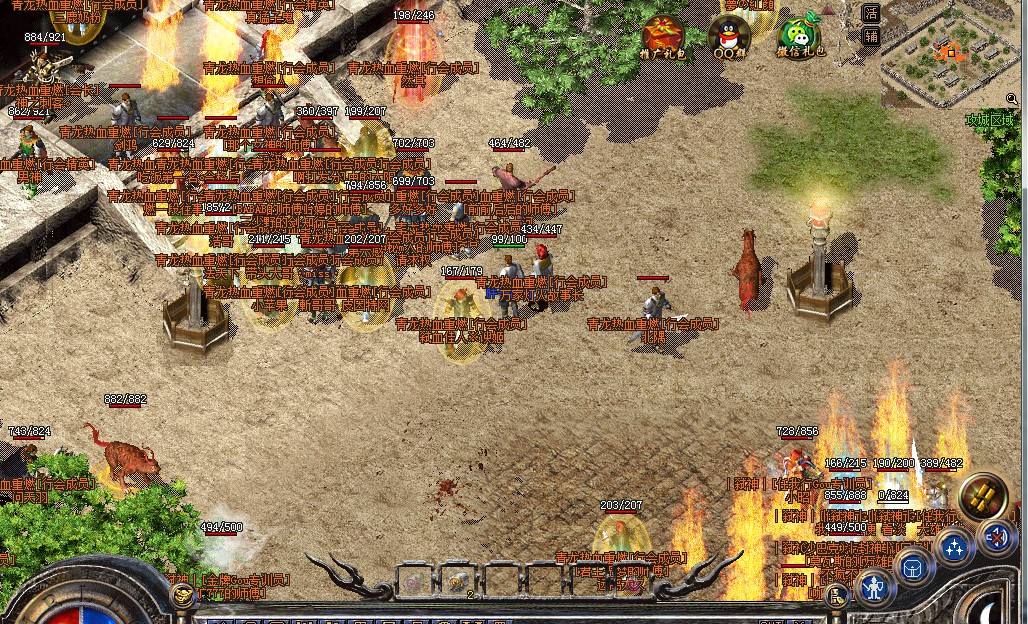Use the hotbar item with count 2
The width and height of the screenshot is (1028, 624).
[458, 580]
